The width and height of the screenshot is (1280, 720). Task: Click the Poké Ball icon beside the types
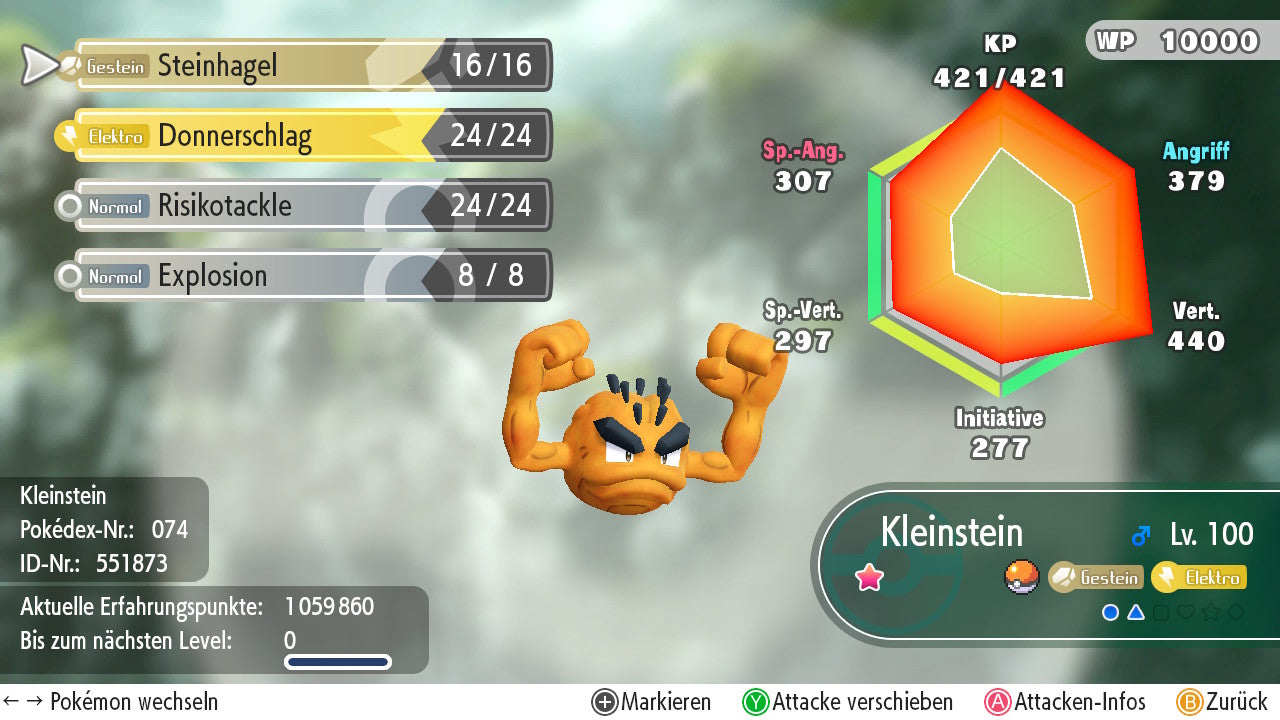tap(1022, 577)
